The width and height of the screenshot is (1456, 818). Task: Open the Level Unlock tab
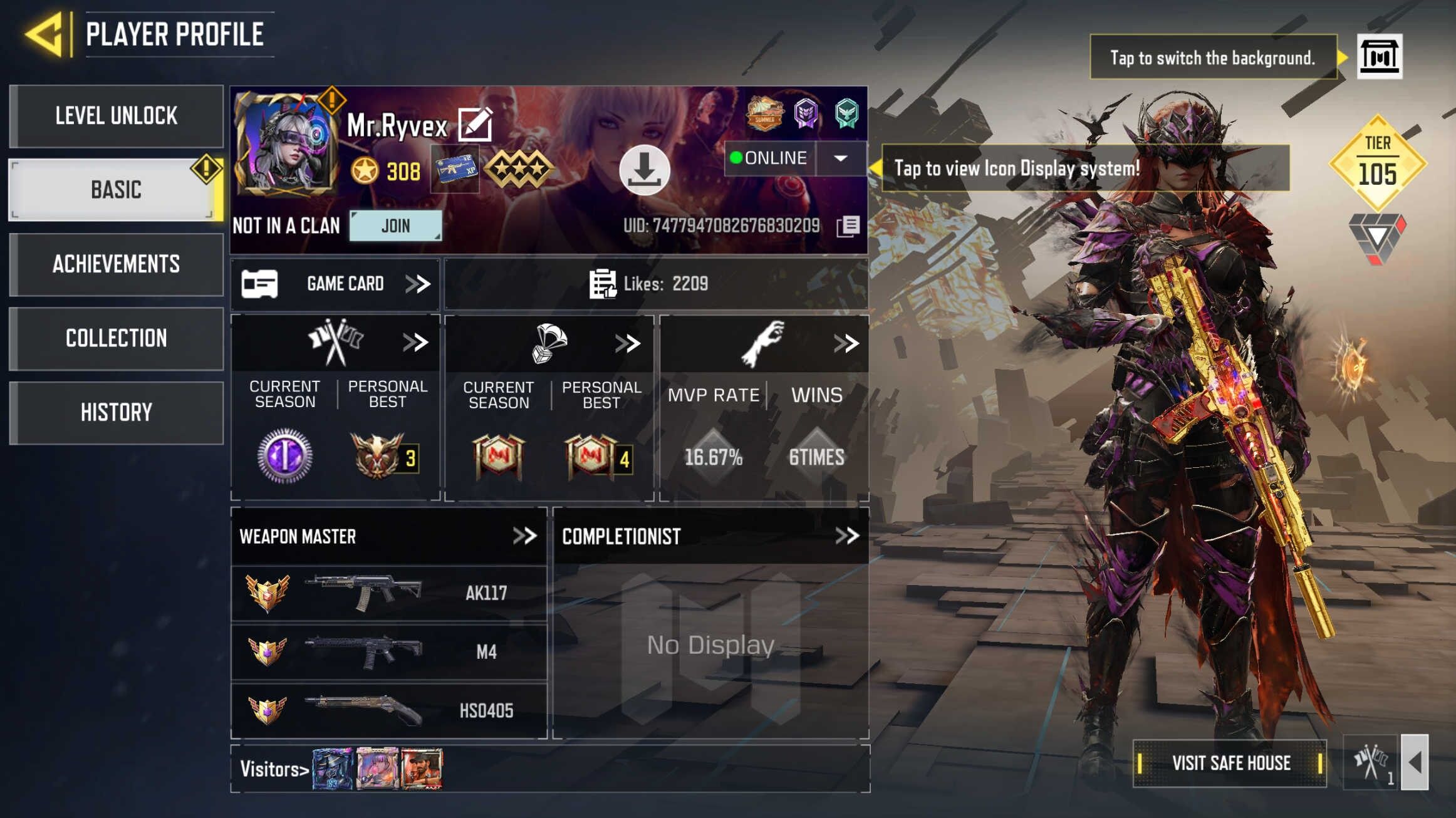coord(117,116)
